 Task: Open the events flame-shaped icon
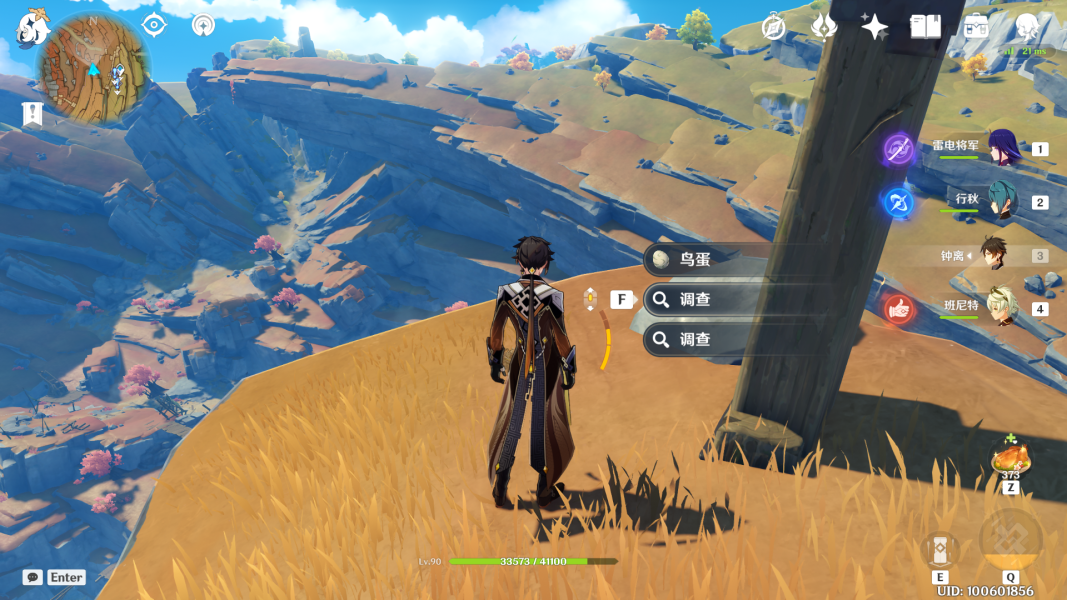(823, 27)
